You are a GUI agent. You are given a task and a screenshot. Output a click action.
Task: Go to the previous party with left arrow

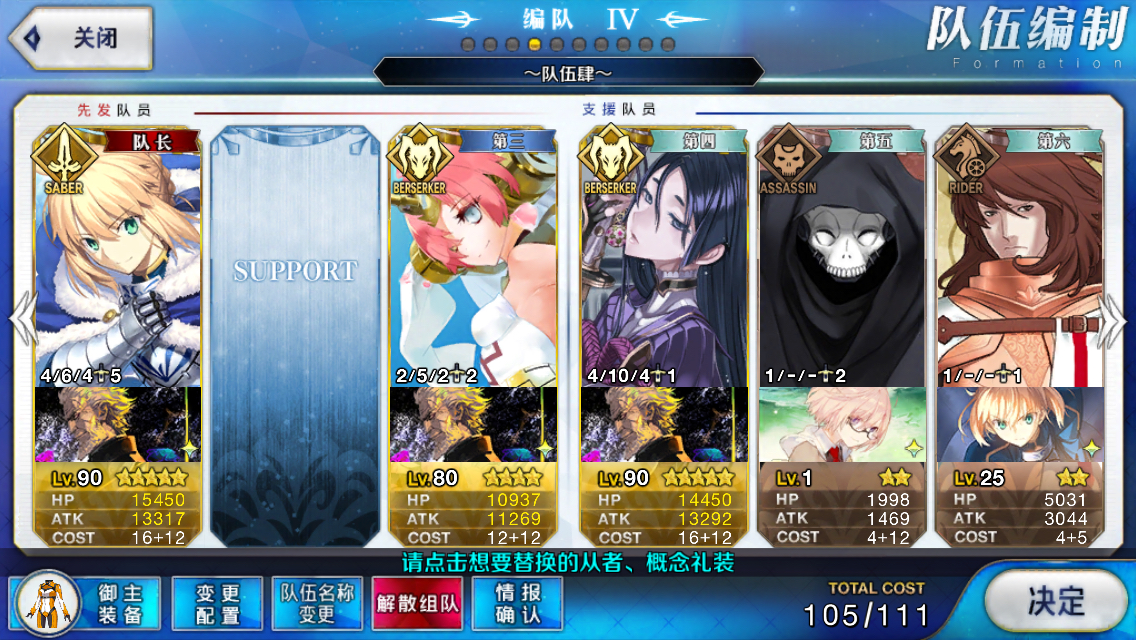(21, 320)
